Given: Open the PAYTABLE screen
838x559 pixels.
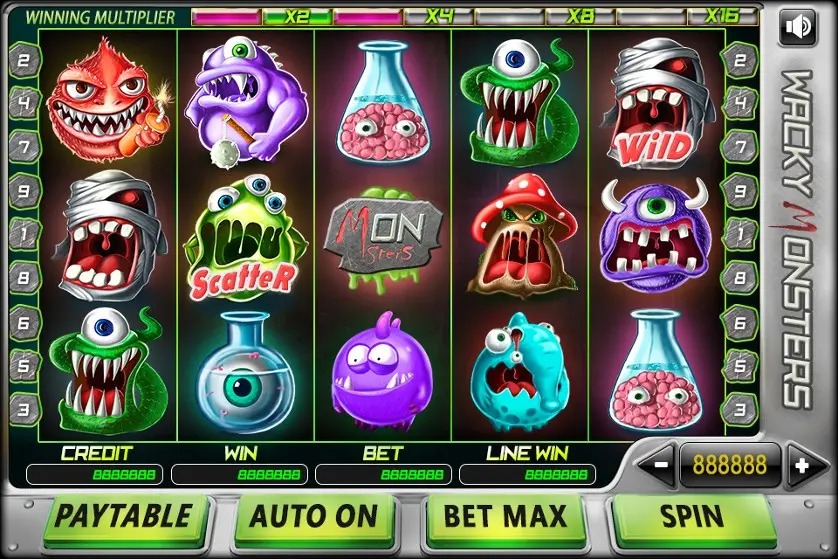Looking at the screenshot, I should [x=123, y=518].
